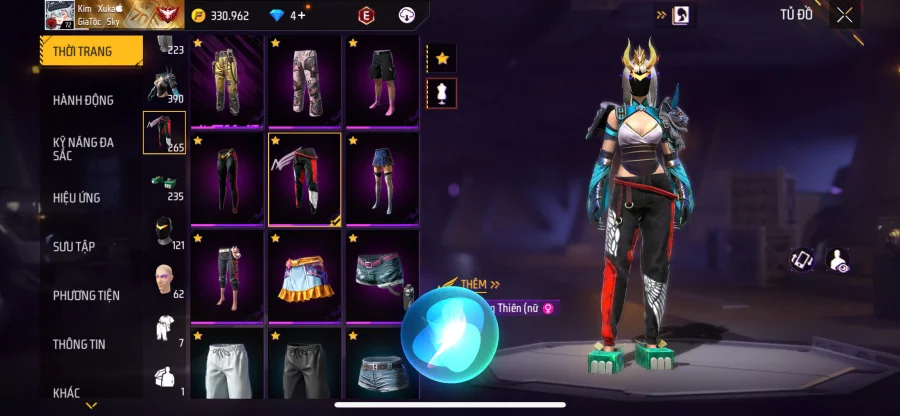900x416 pixels.
Task: Choose the PHƯƠNG TIỆN category
Action: [x=86, y=295]
